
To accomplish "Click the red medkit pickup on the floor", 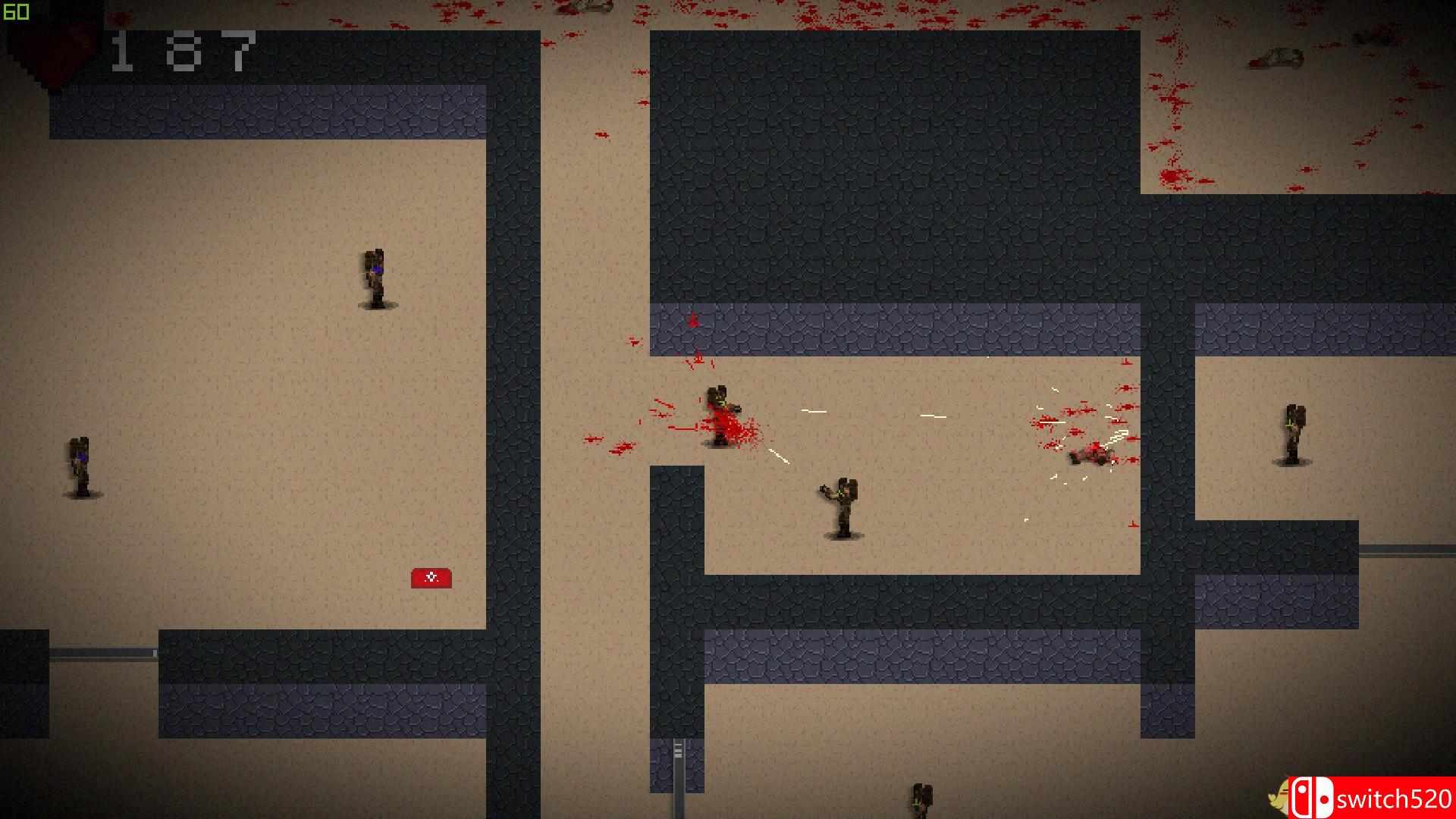I will 431,578.
